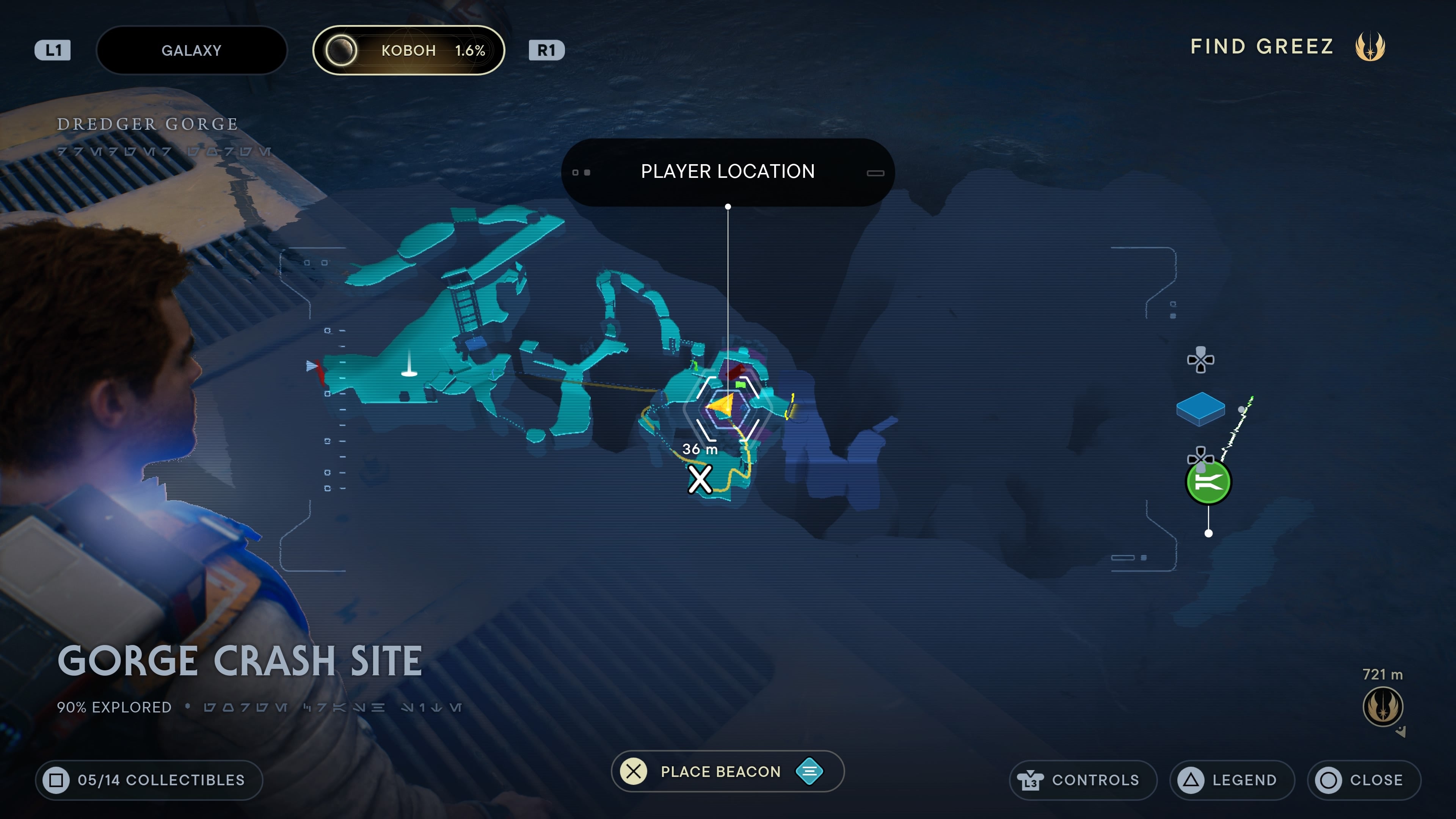This screenshot has height=819, width=1456.
Task: Click the Player Location callout label
Action: coord(728,171)
